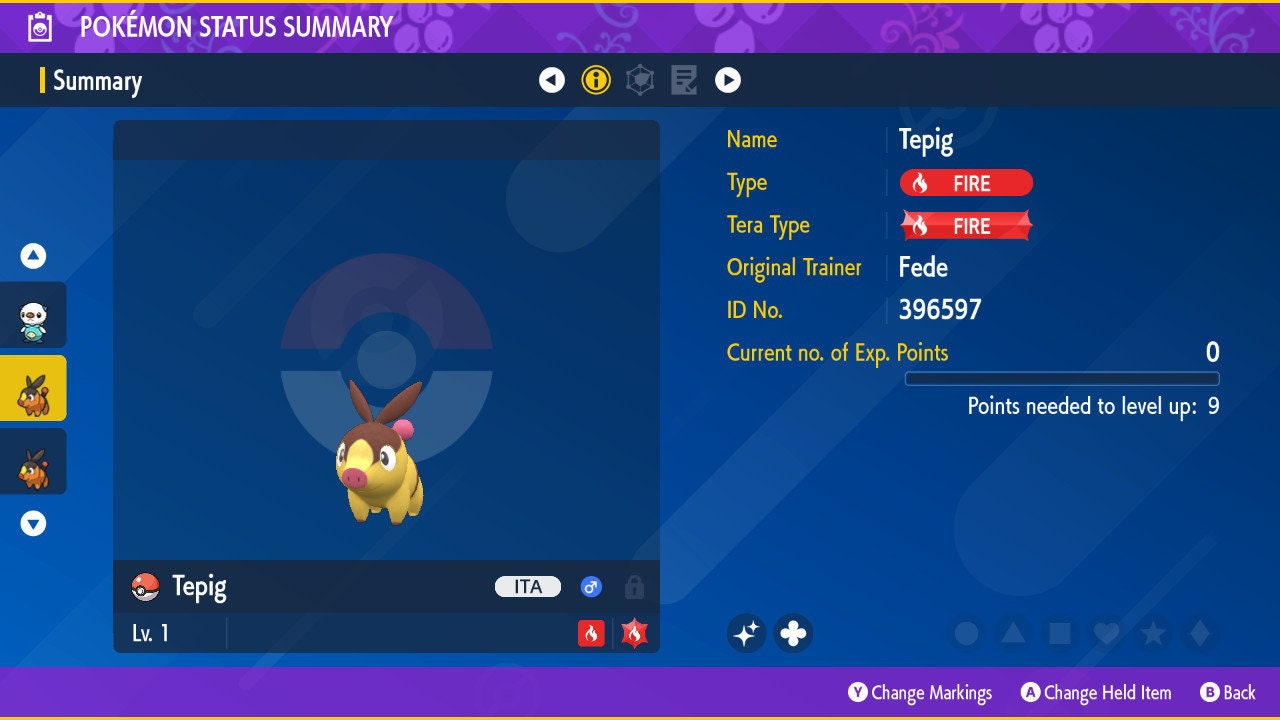Go to the previous summary page arrow

(552, 80)
